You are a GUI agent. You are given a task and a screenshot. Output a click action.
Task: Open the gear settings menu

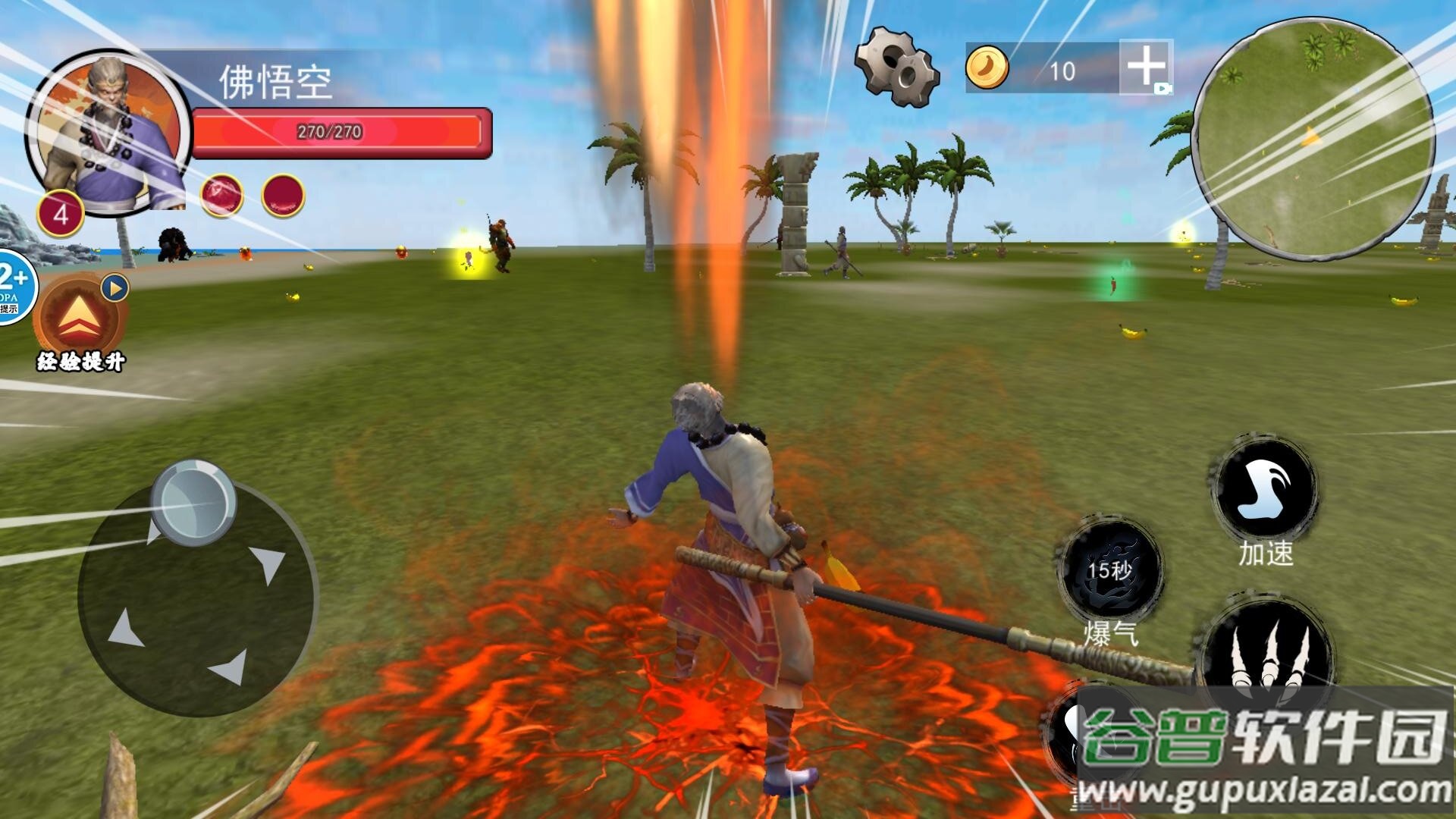click(x=897, y=66)
